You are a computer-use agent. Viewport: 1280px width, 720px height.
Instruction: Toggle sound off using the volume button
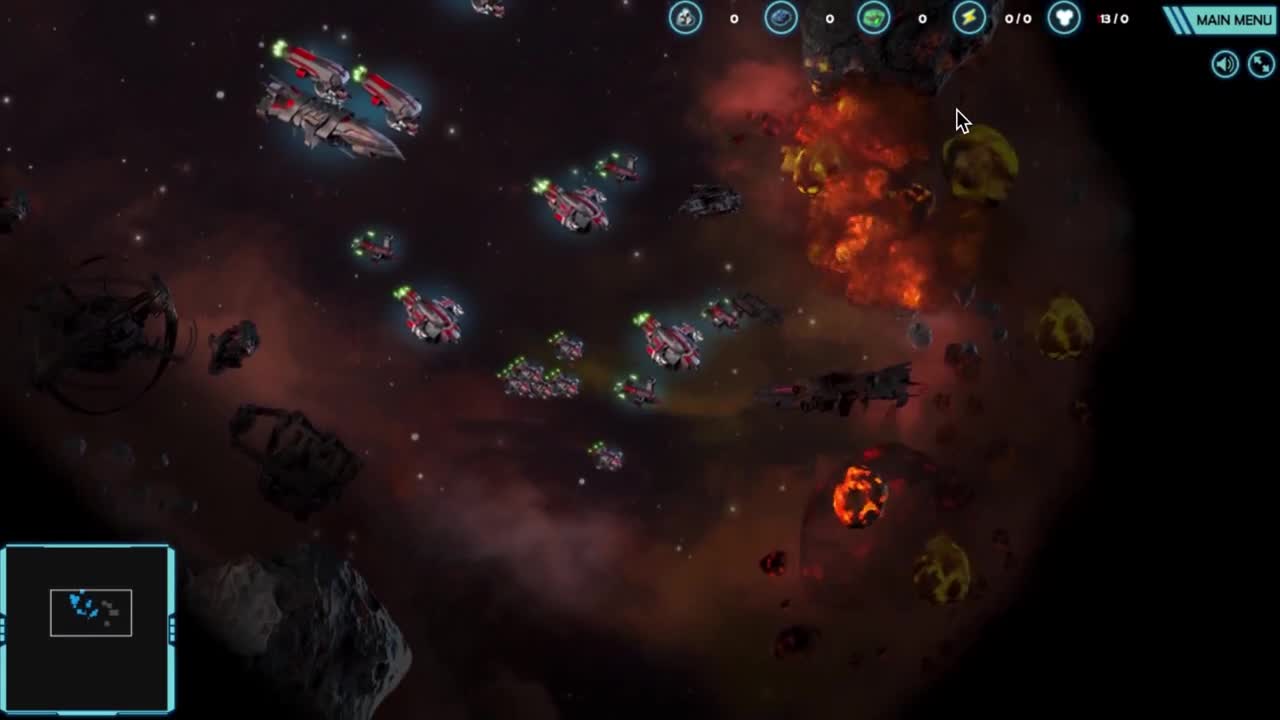1224,64
